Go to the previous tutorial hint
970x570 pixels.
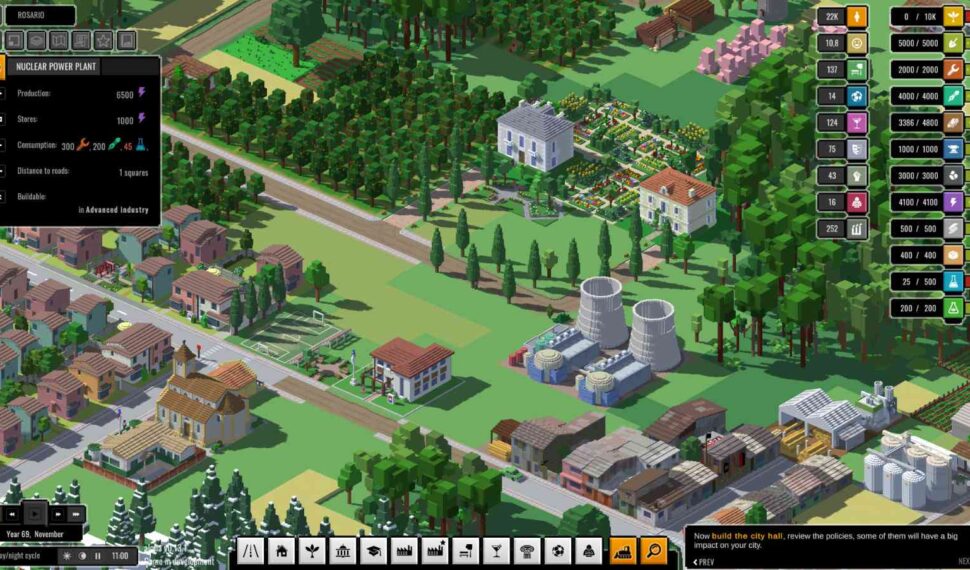706,561
